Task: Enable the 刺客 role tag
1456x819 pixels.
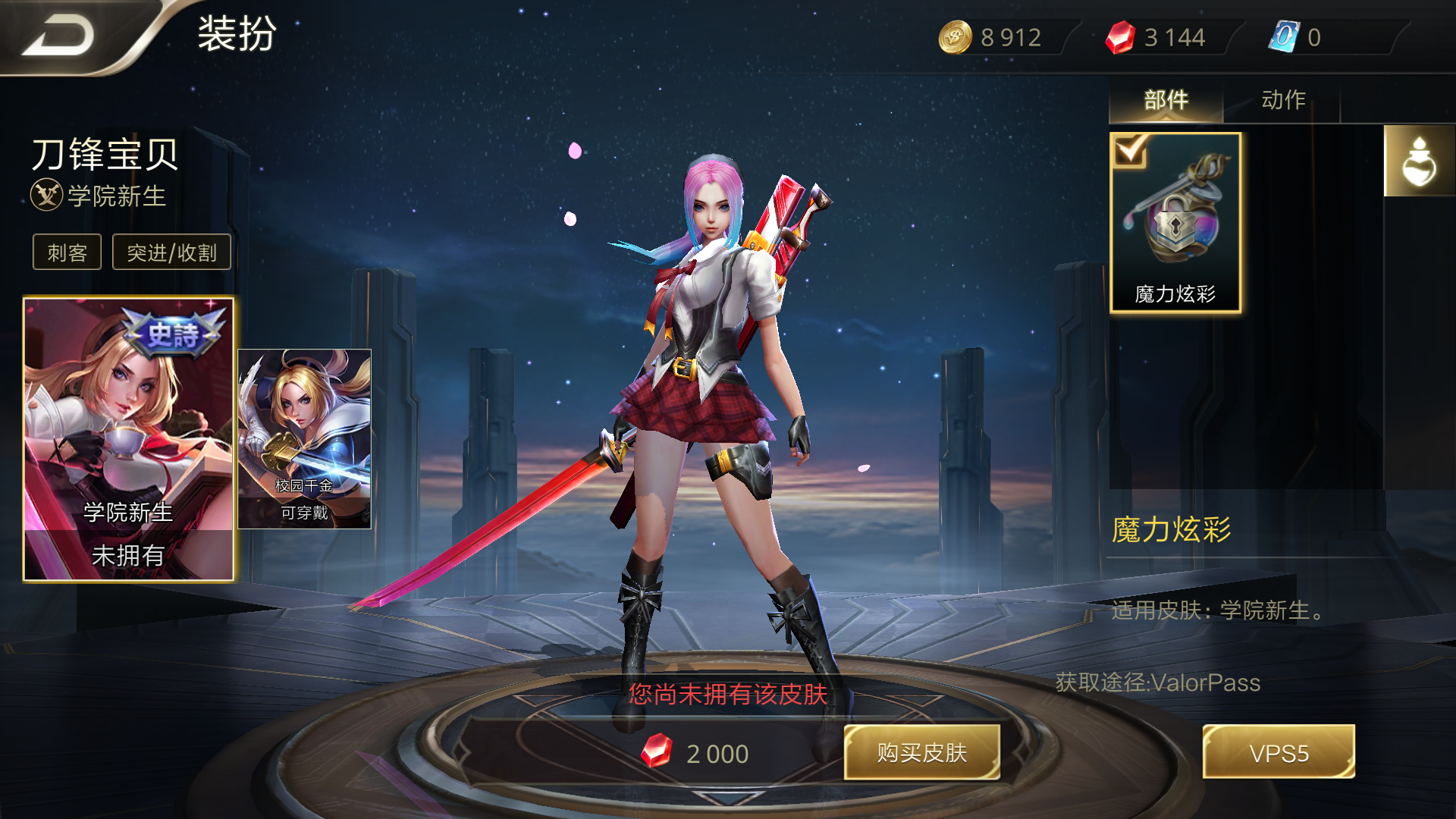Action: tap(66, 251)
